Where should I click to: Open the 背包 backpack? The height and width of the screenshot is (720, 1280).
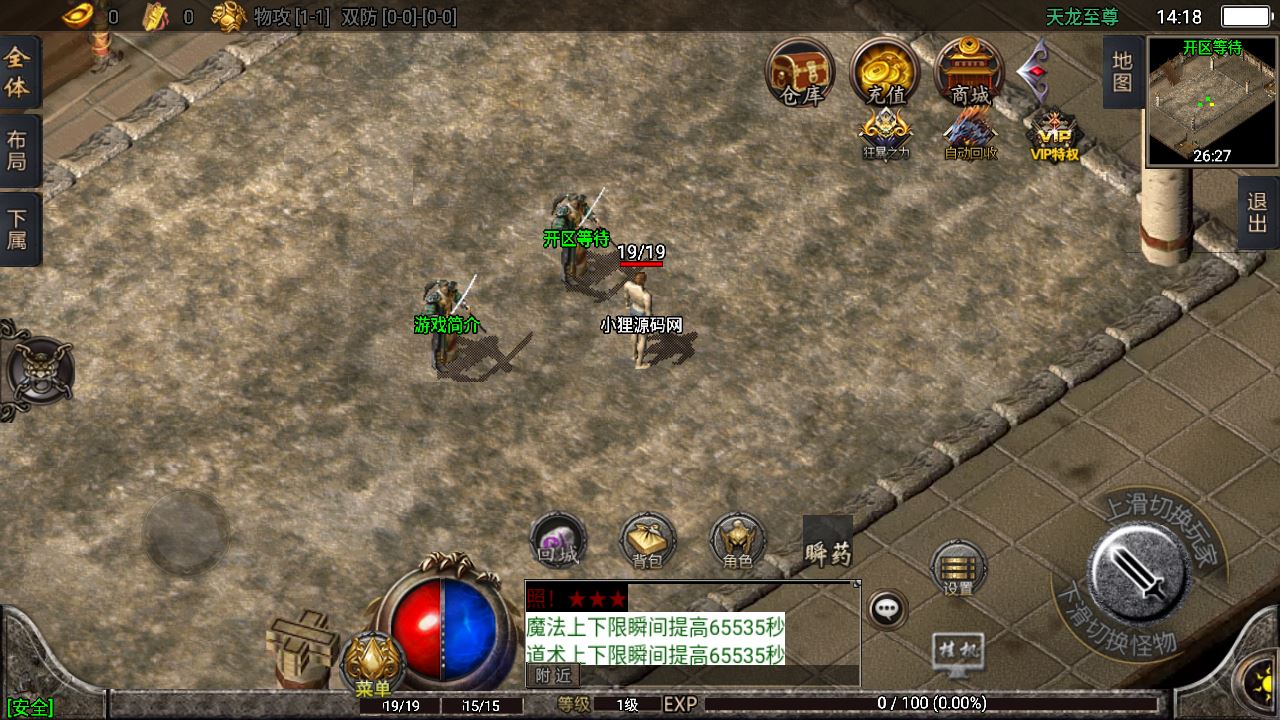[x=647, y=542]
